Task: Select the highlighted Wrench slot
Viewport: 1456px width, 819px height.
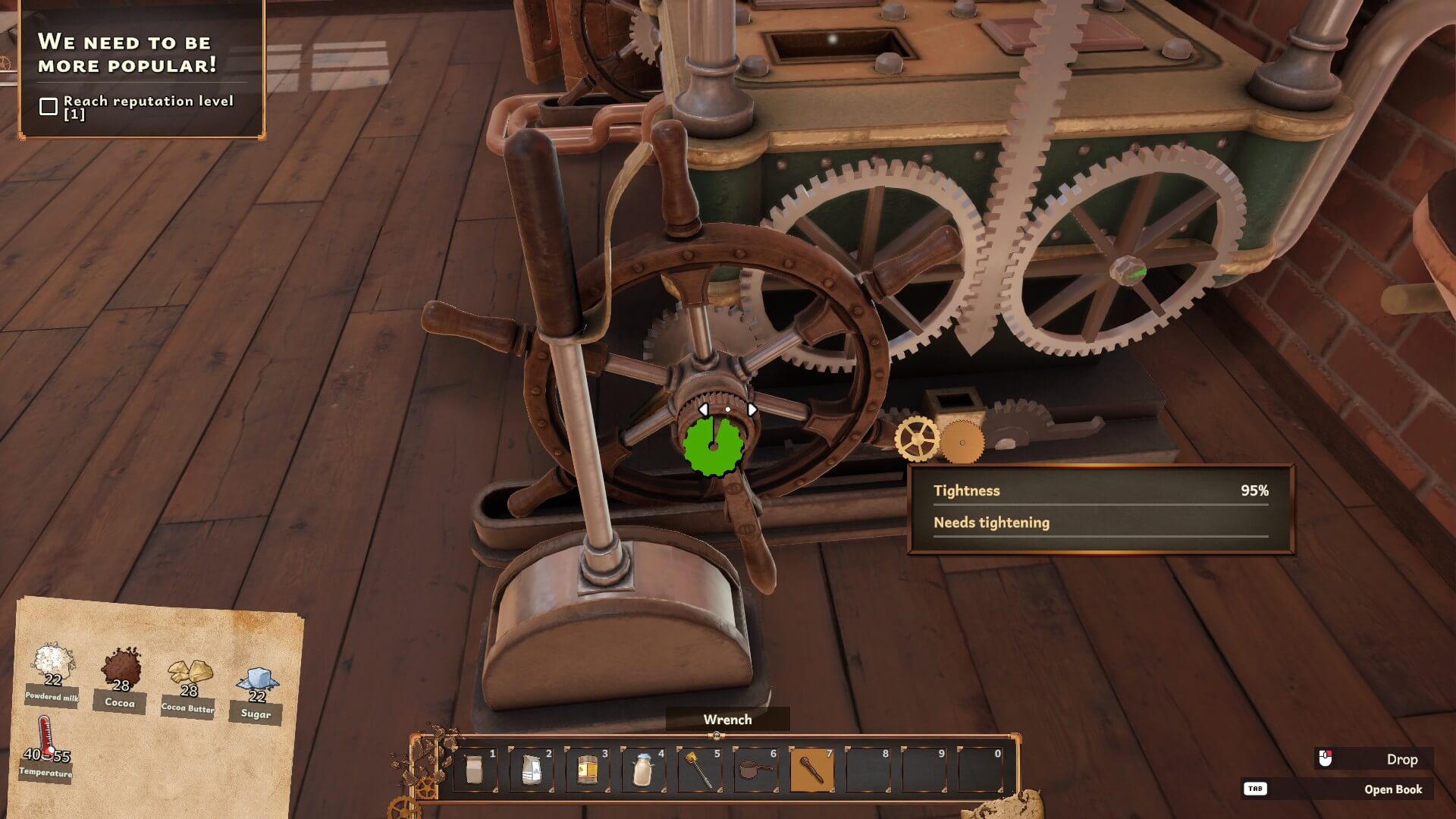Action: point(811,770)
